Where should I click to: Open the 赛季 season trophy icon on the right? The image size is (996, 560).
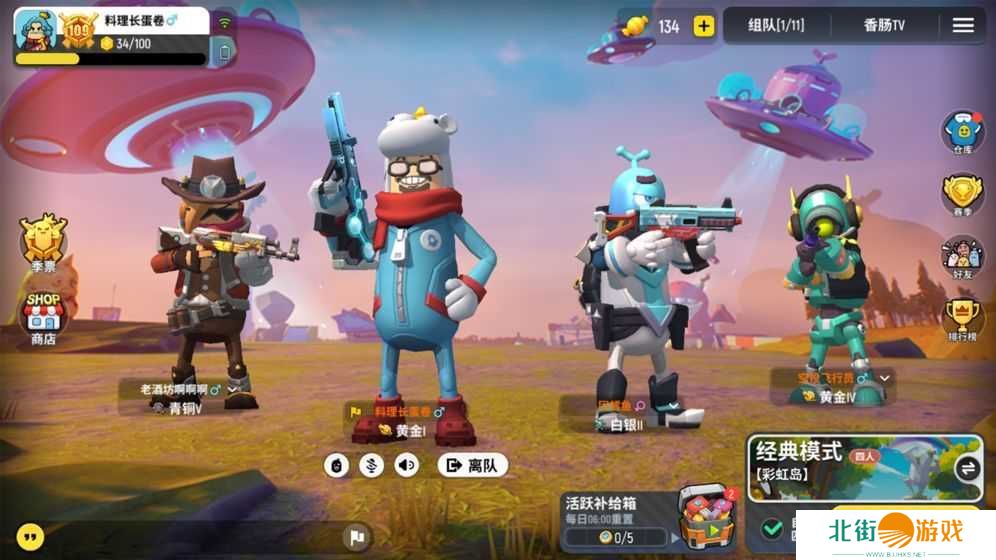coord(962,194)
